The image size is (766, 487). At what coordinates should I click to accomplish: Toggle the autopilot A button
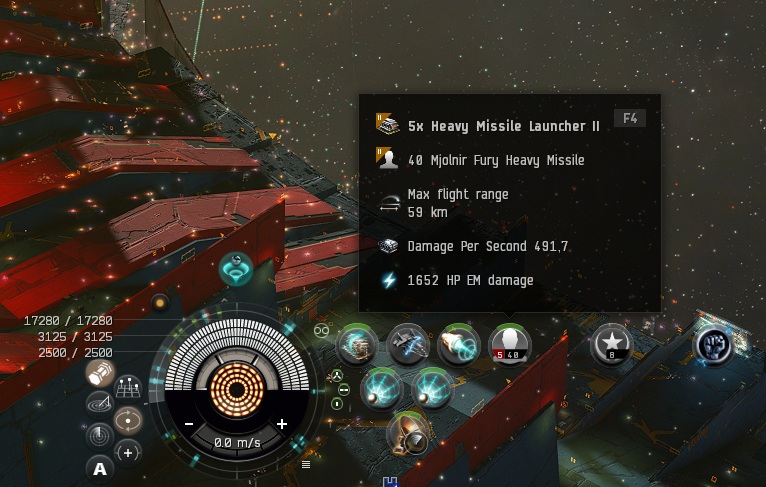pyautogui.click(x=99, y=468)
